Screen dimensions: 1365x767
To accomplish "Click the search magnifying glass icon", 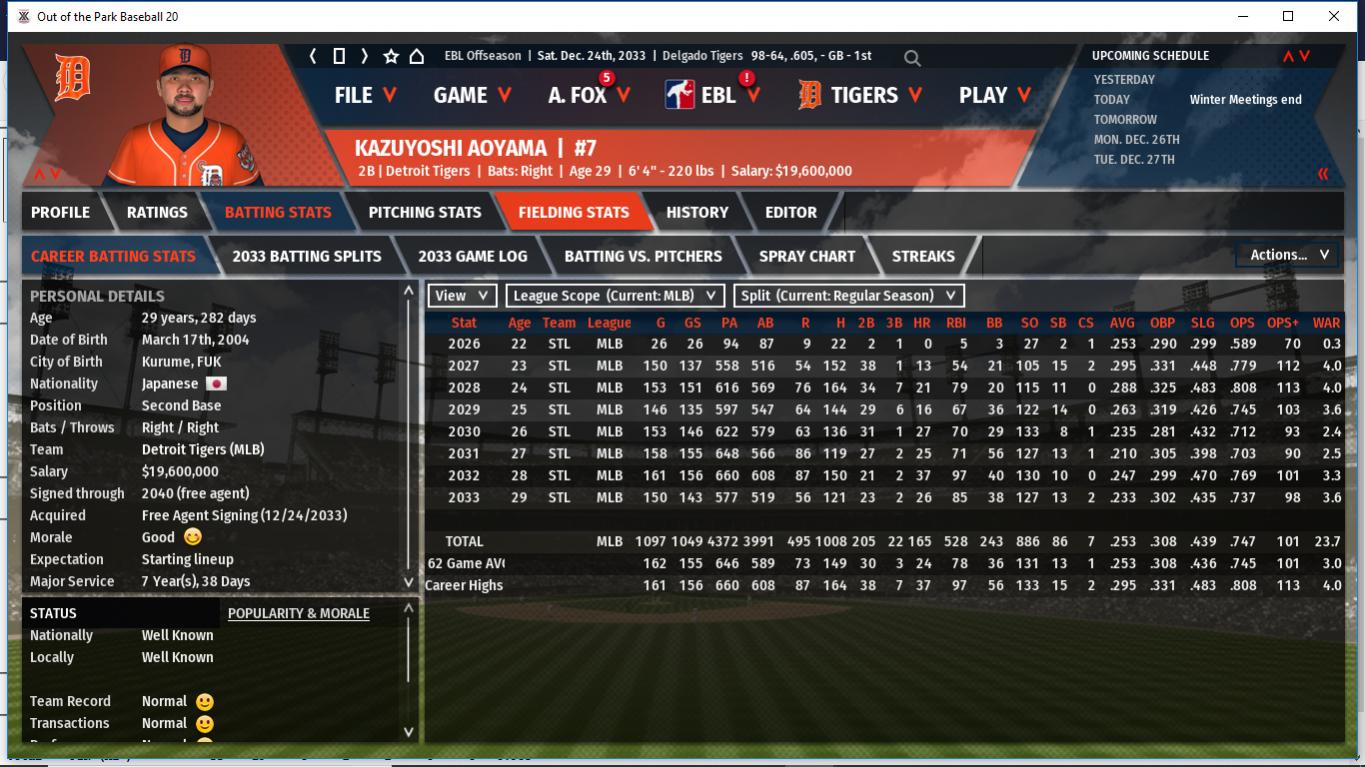I will coord(912,58).
